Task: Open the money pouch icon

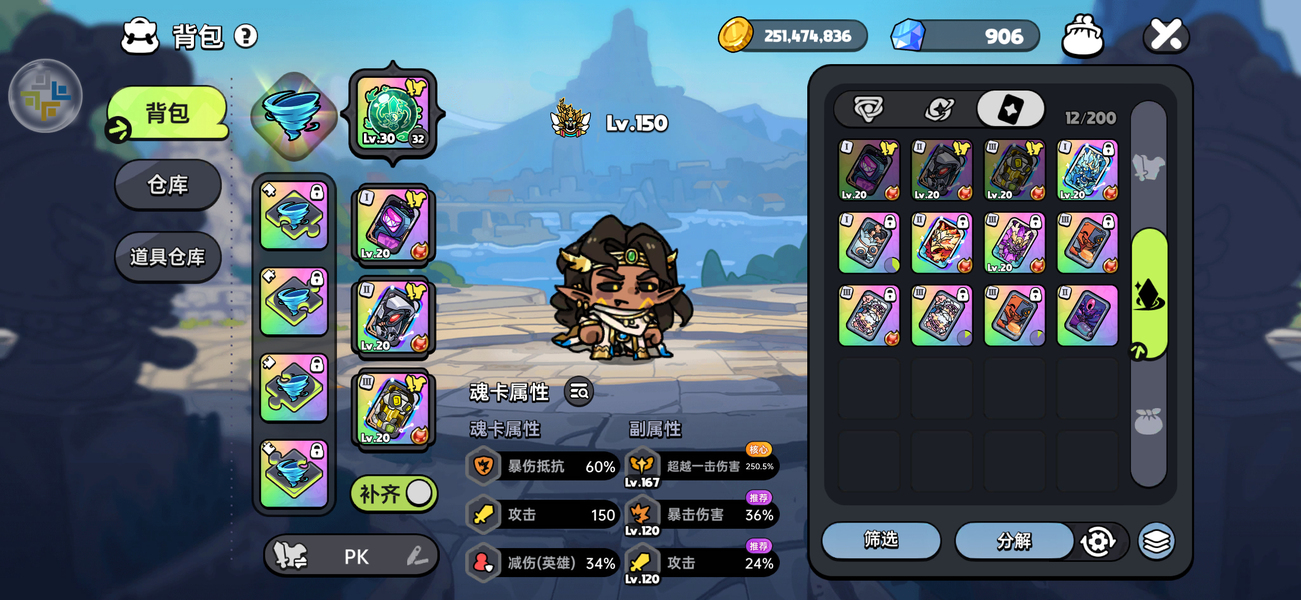Action: pyautogui.click(x=1083, y=36)
